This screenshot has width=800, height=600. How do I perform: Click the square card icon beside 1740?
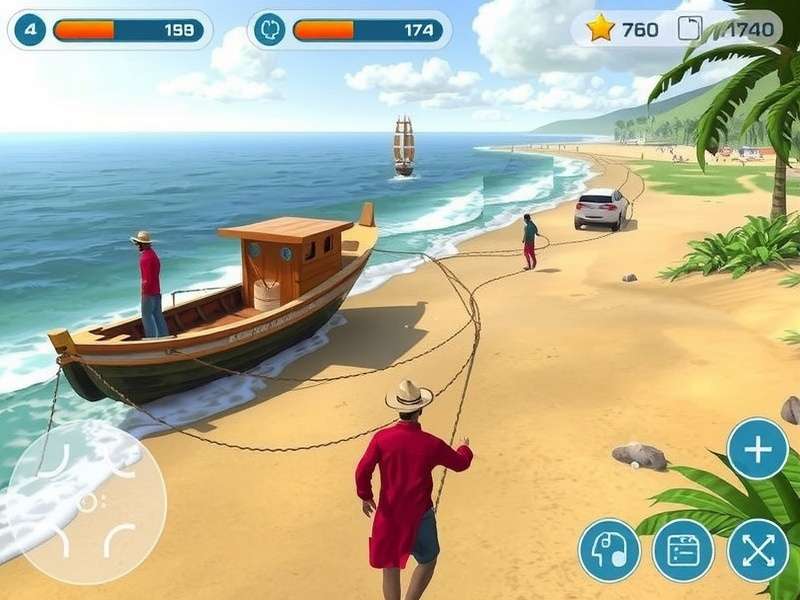click(689, 29)
